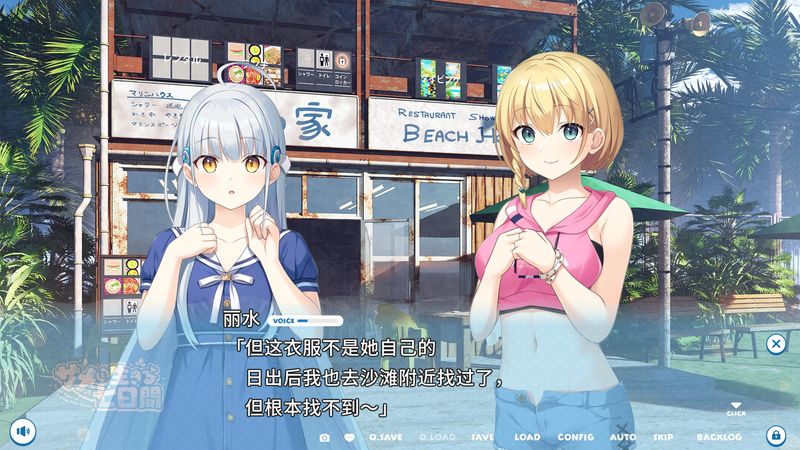The image size is (800, 450).
Task: Open the BACKLOG history
Action: pos(719,437)
